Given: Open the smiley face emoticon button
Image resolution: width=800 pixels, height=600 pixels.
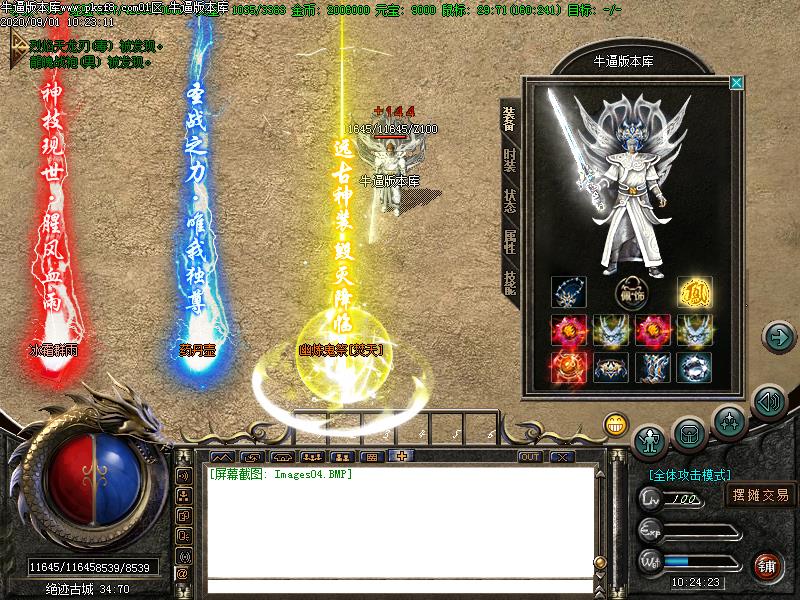Looking at the screenshot, I should pos(614,424).
